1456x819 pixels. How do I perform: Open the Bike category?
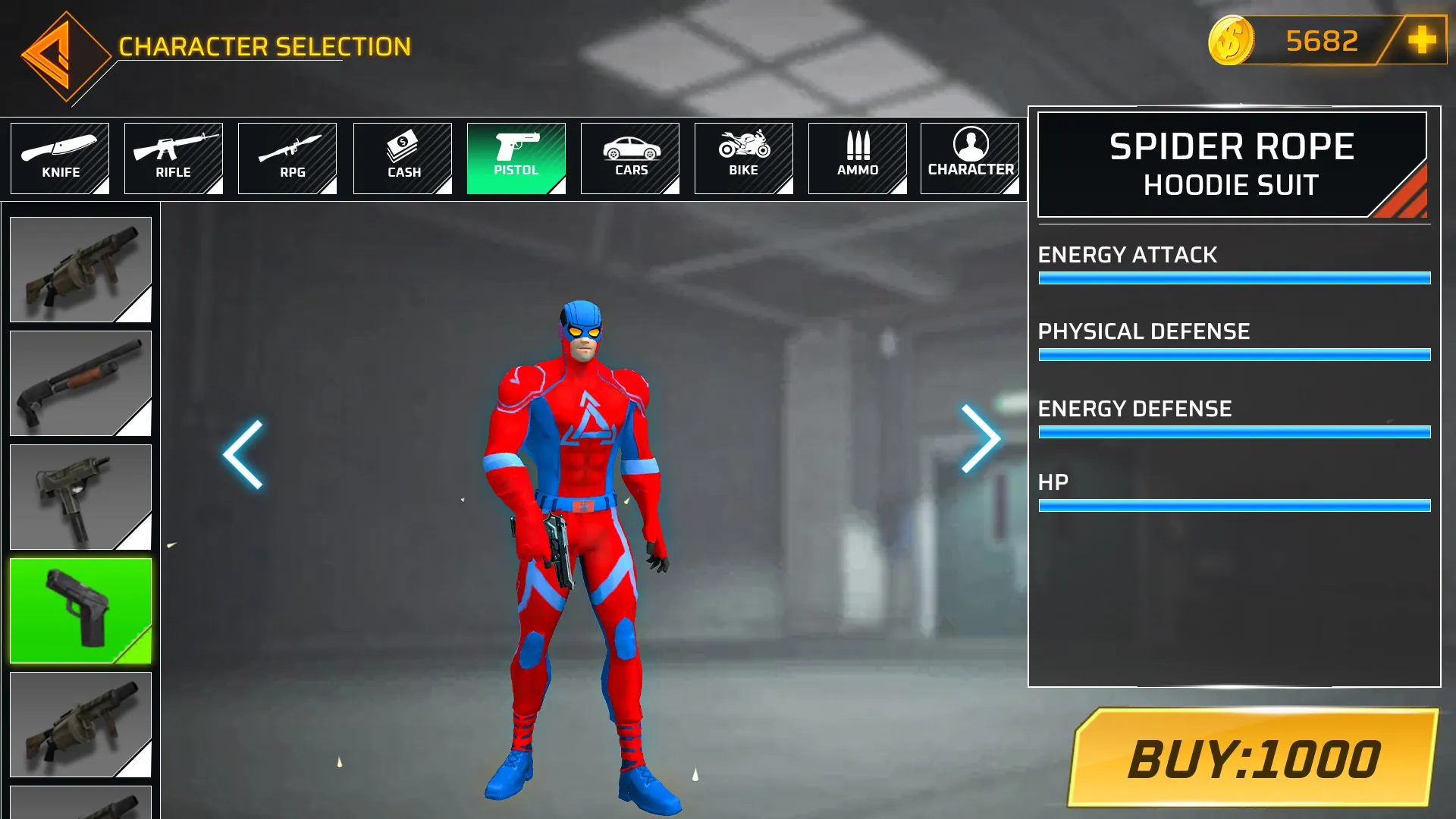[743, 158]
